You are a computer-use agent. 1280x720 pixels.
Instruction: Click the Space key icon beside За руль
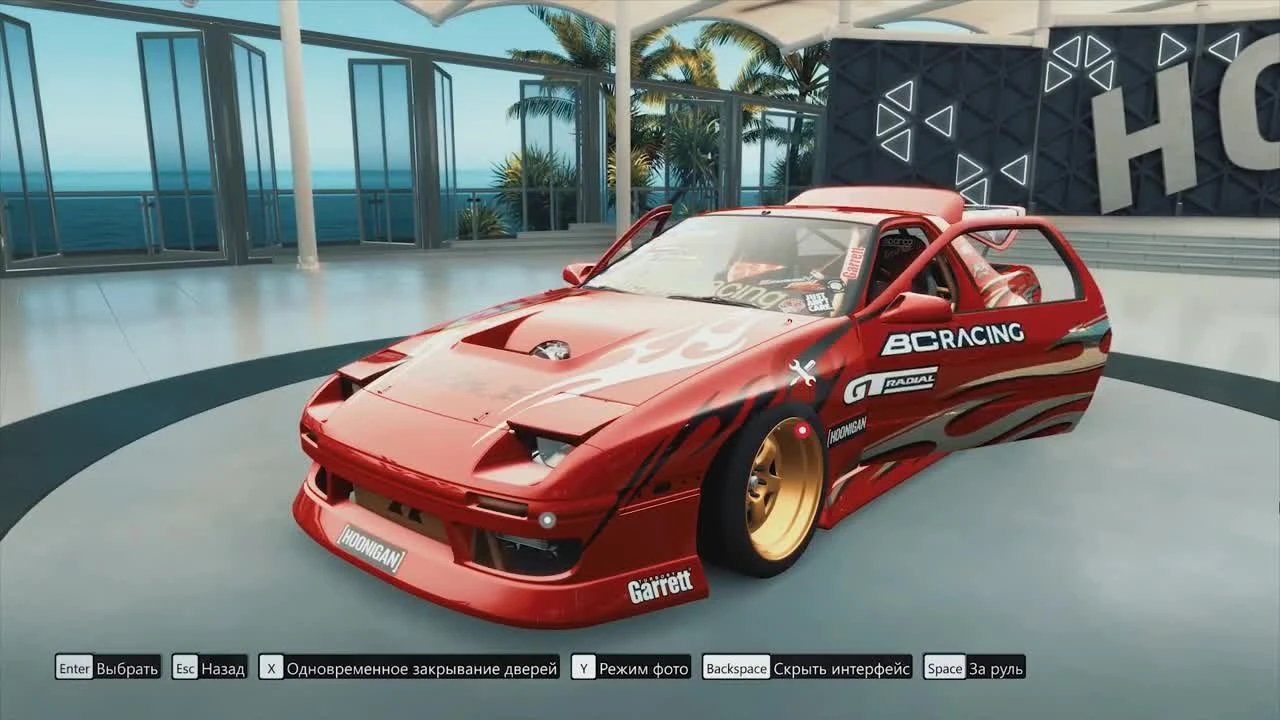946,668
